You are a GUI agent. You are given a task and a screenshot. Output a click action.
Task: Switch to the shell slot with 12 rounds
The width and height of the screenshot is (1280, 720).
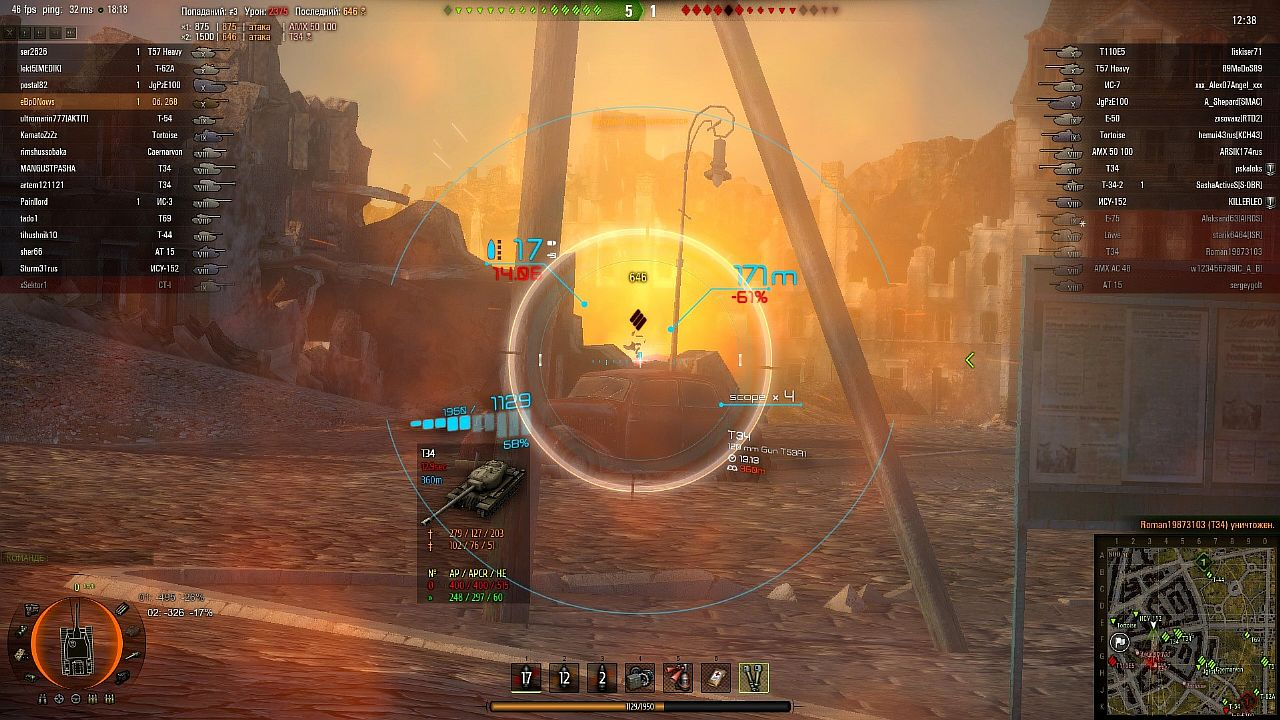[564, 678]
